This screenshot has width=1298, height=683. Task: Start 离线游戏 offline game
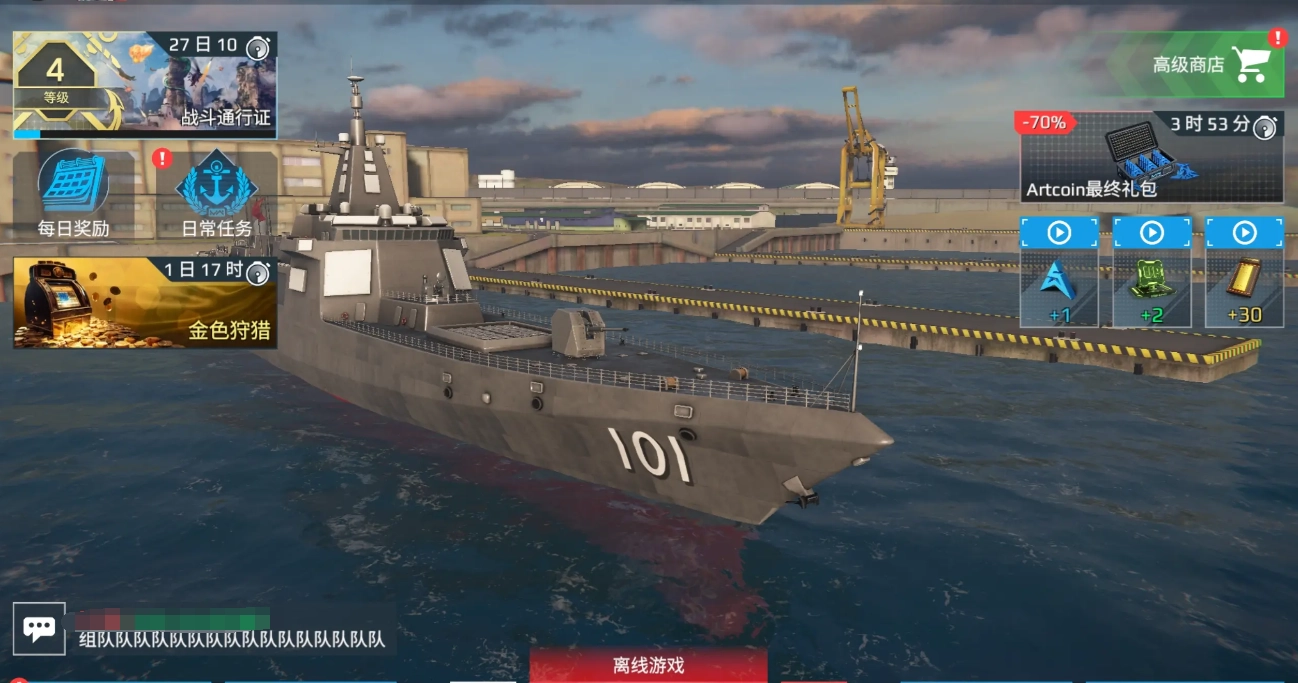point(648,666)
